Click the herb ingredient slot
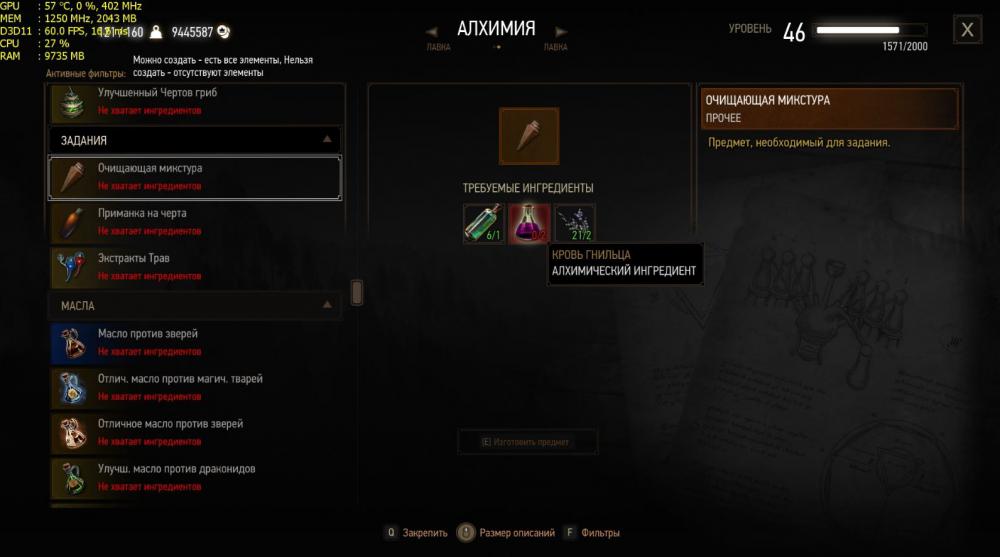 575,223
